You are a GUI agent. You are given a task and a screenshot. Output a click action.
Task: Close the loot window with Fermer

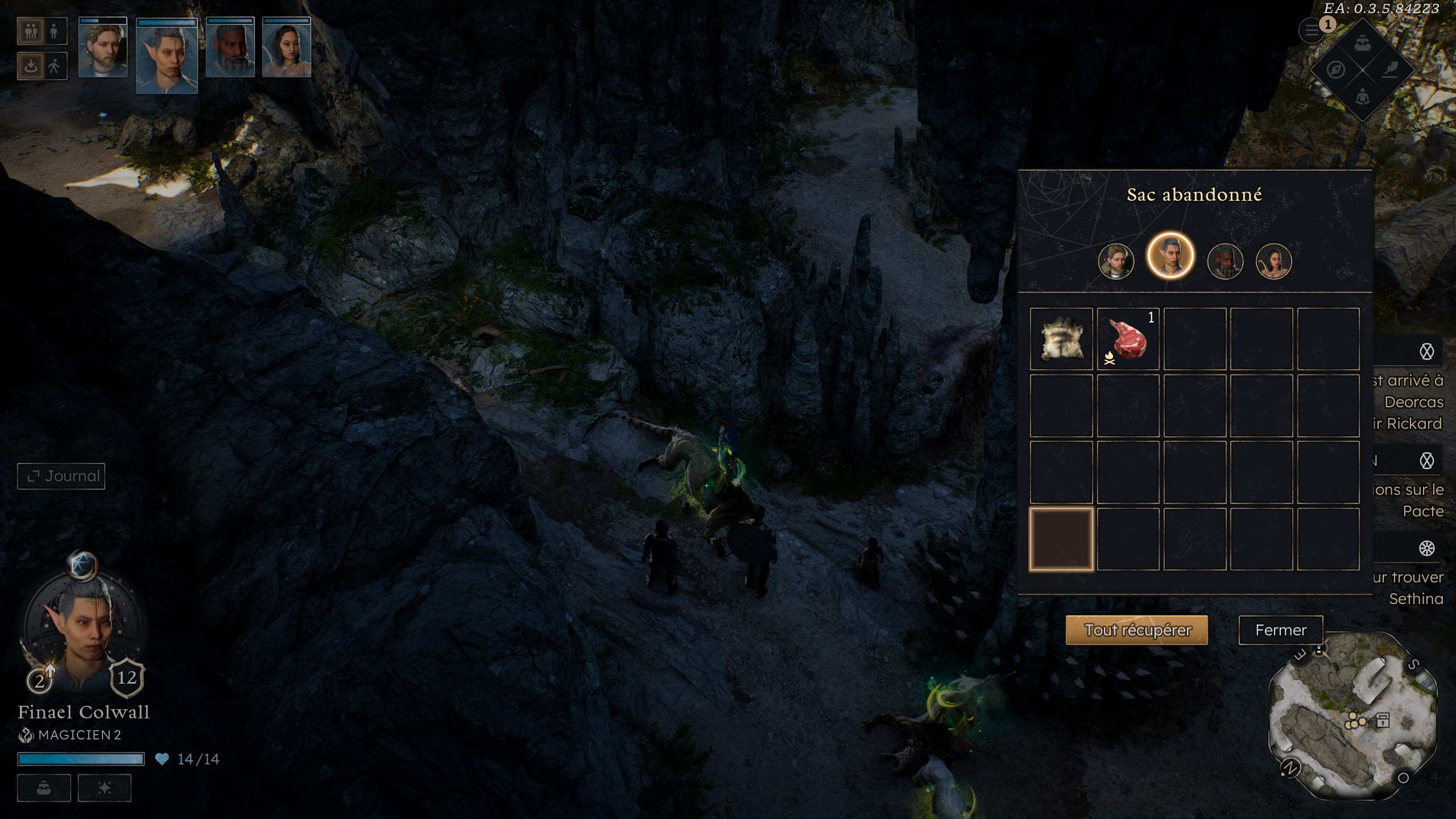[x=1280, y=630]
